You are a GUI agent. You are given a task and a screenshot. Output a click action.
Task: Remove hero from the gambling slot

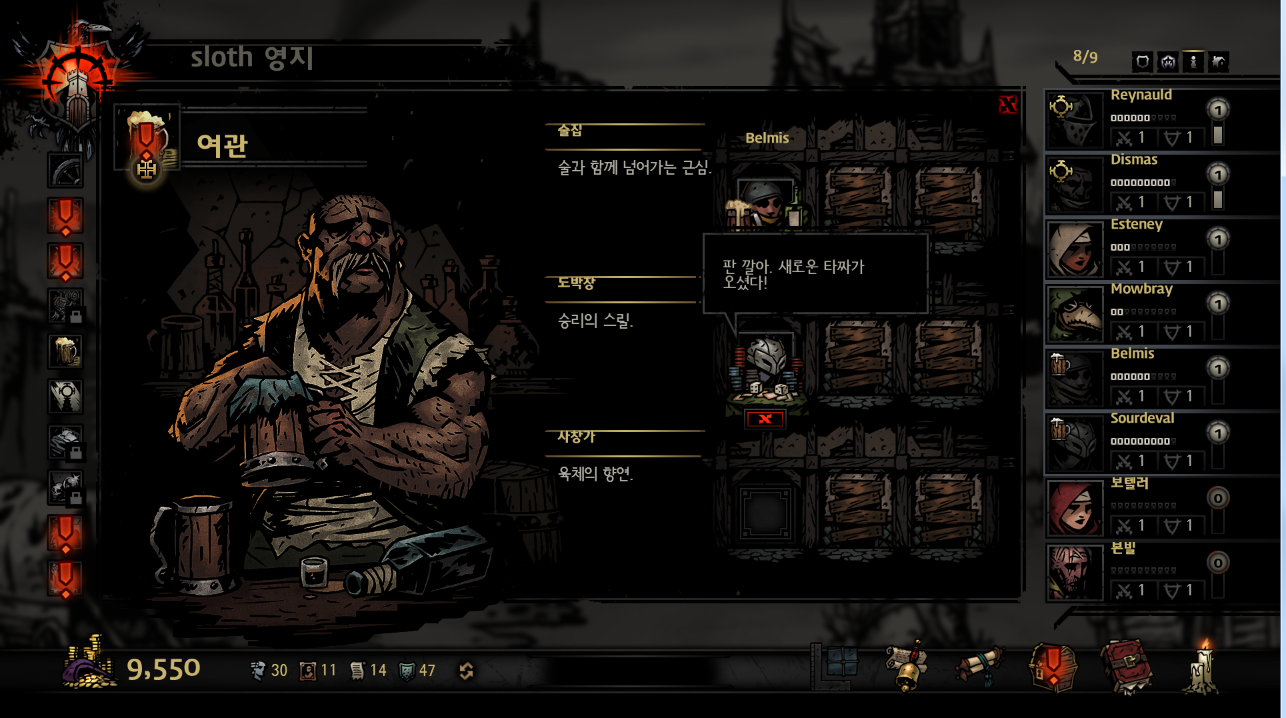[x=765, y=419]
